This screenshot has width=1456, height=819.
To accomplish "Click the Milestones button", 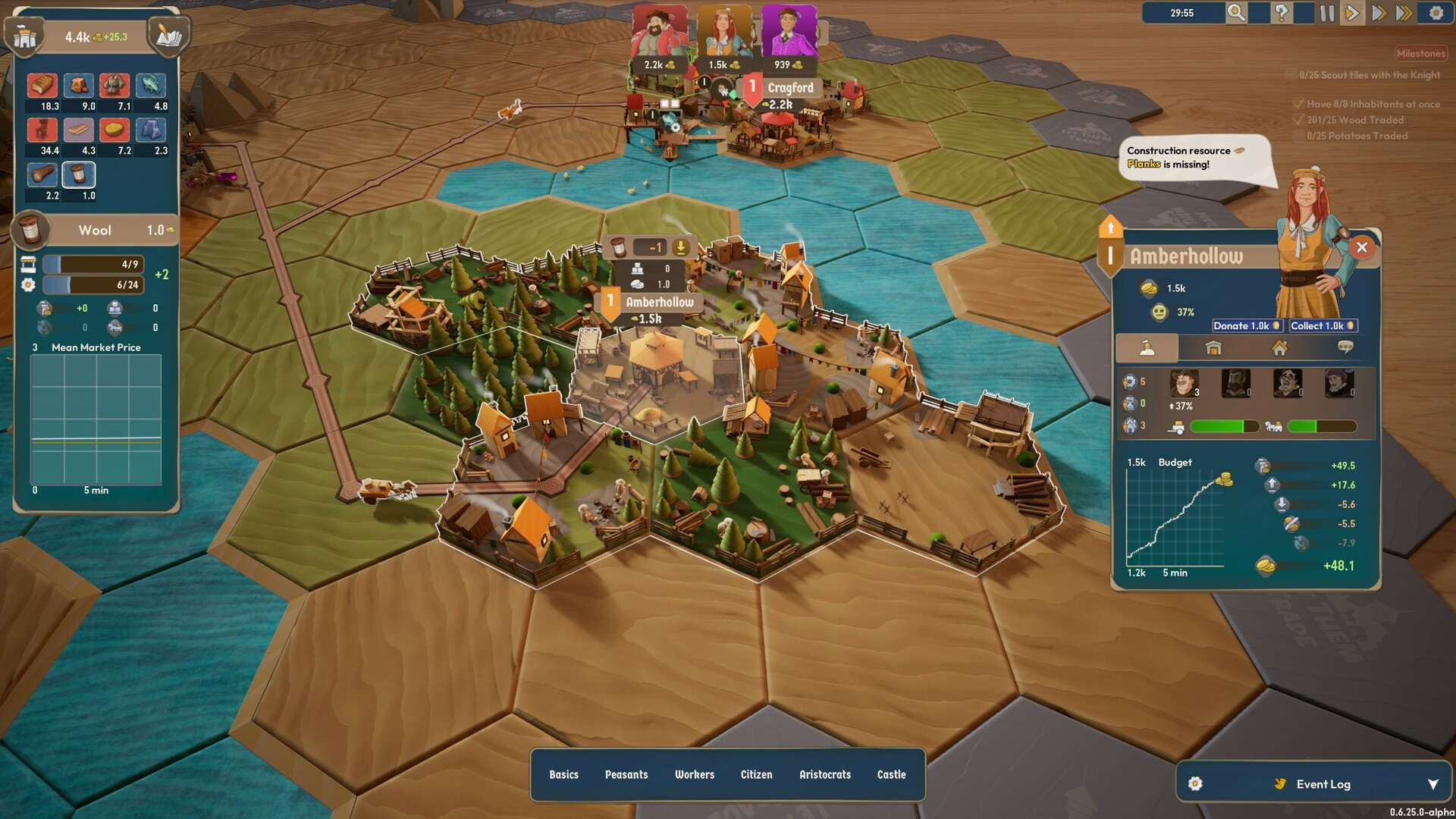I will (1420, 54).
